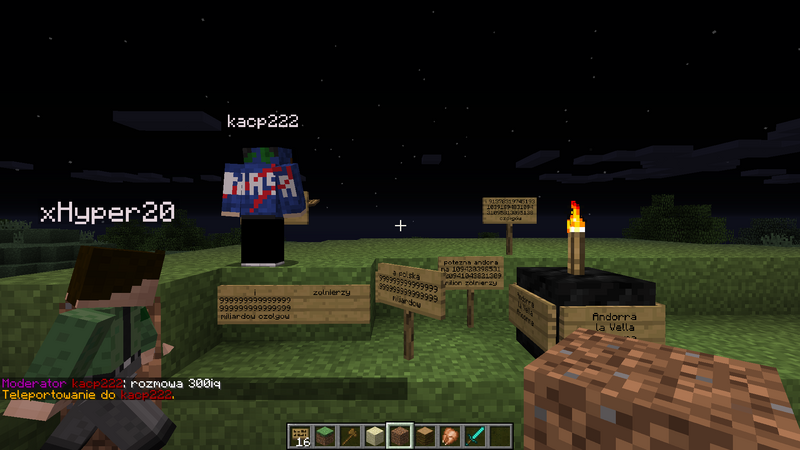Select the wooden shovel slot
Image resolution: width=800 pixels, height=450 pixels.
[350, 435]
